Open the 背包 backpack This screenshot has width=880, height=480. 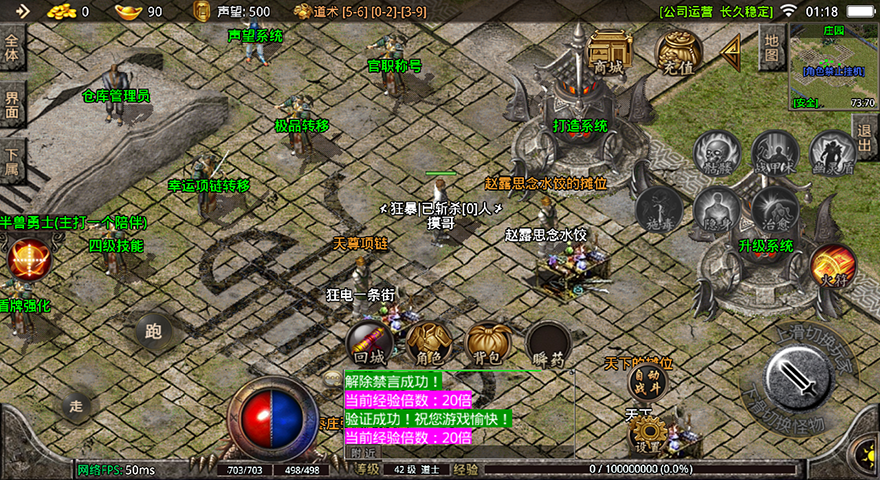(489, 344)
